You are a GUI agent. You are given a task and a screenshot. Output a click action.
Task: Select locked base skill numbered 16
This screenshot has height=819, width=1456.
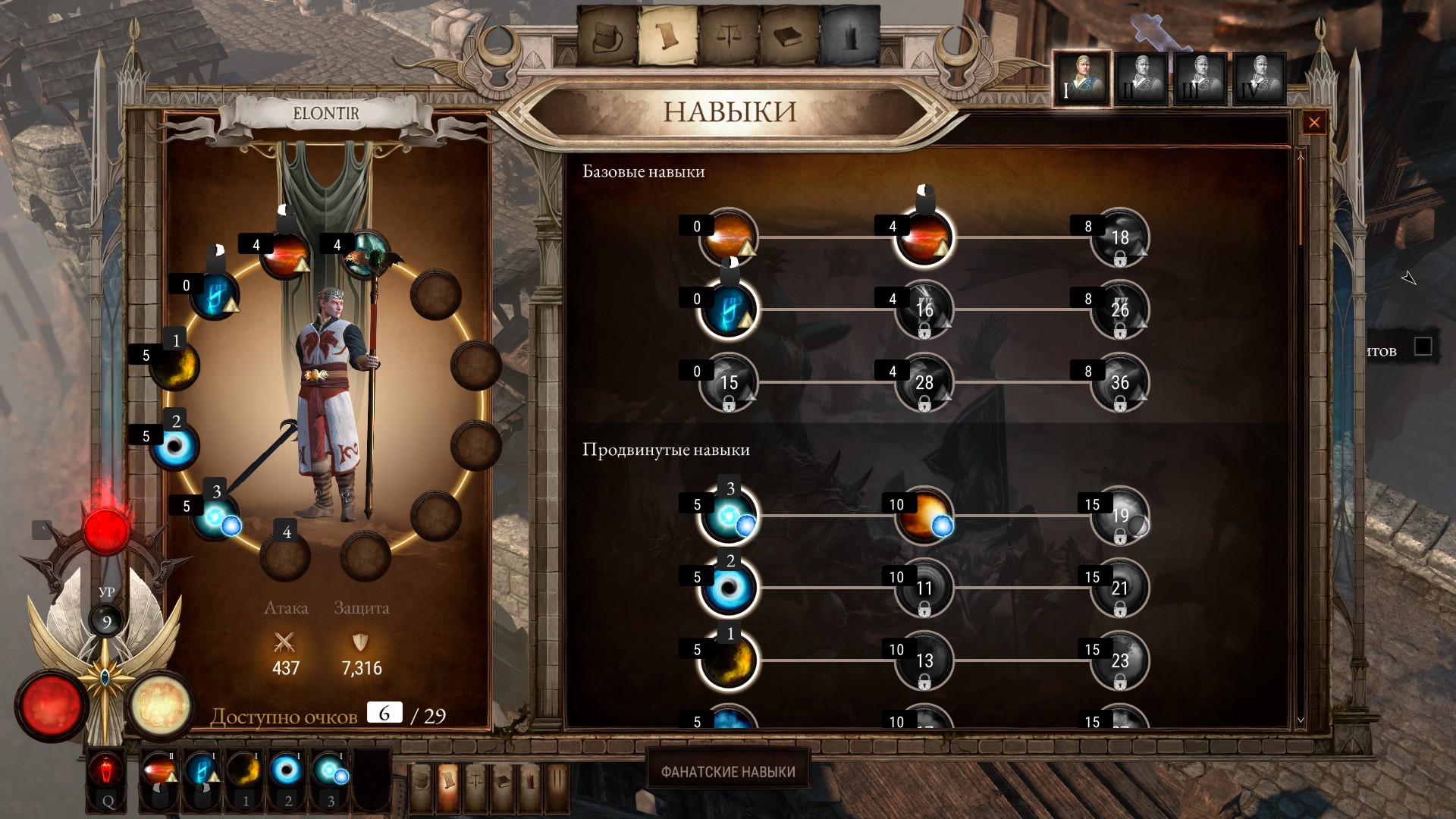[x=924, y=310]
